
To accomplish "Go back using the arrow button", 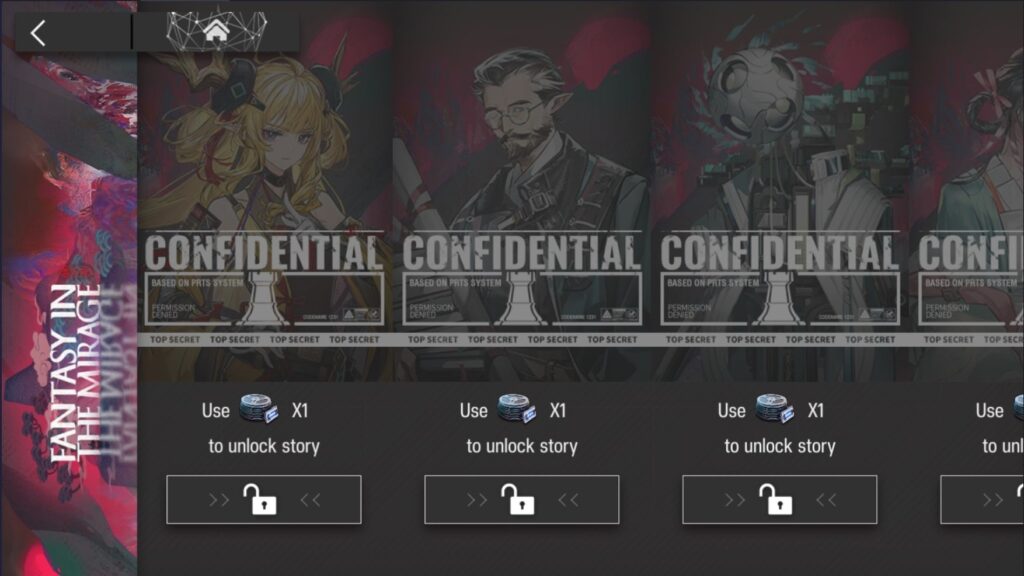I will click(38, 33).
